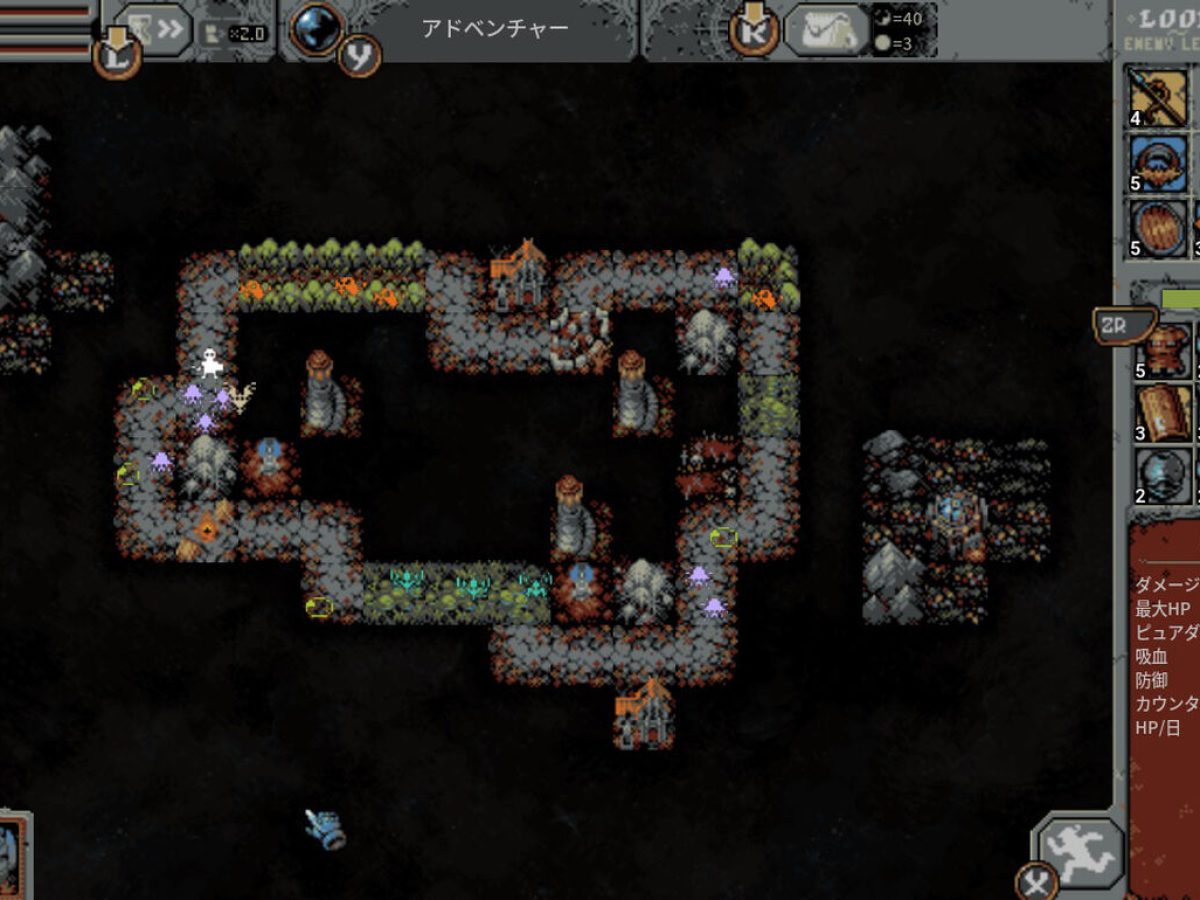Choose the level 5 wooden shield

click(1160, 228)
